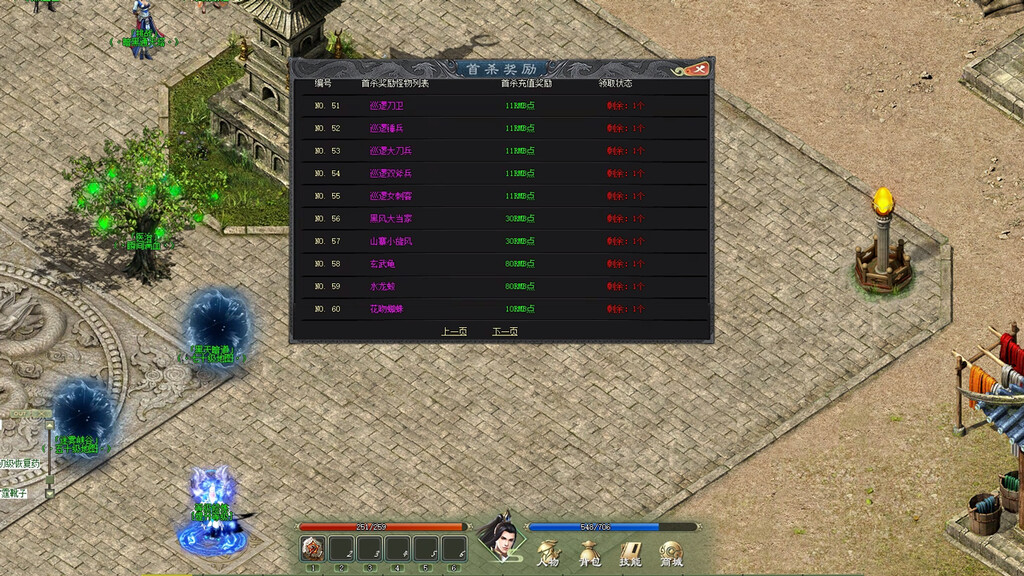Select the NO. 51 巡逻刀卫 row
This screenshot has height=576, width=1024.
[505, 105]
